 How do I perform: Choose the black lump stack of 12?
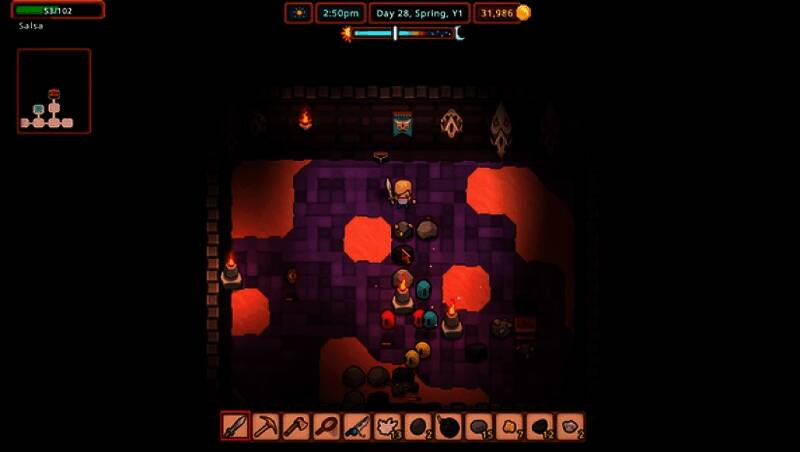click(x=540, y=426)
